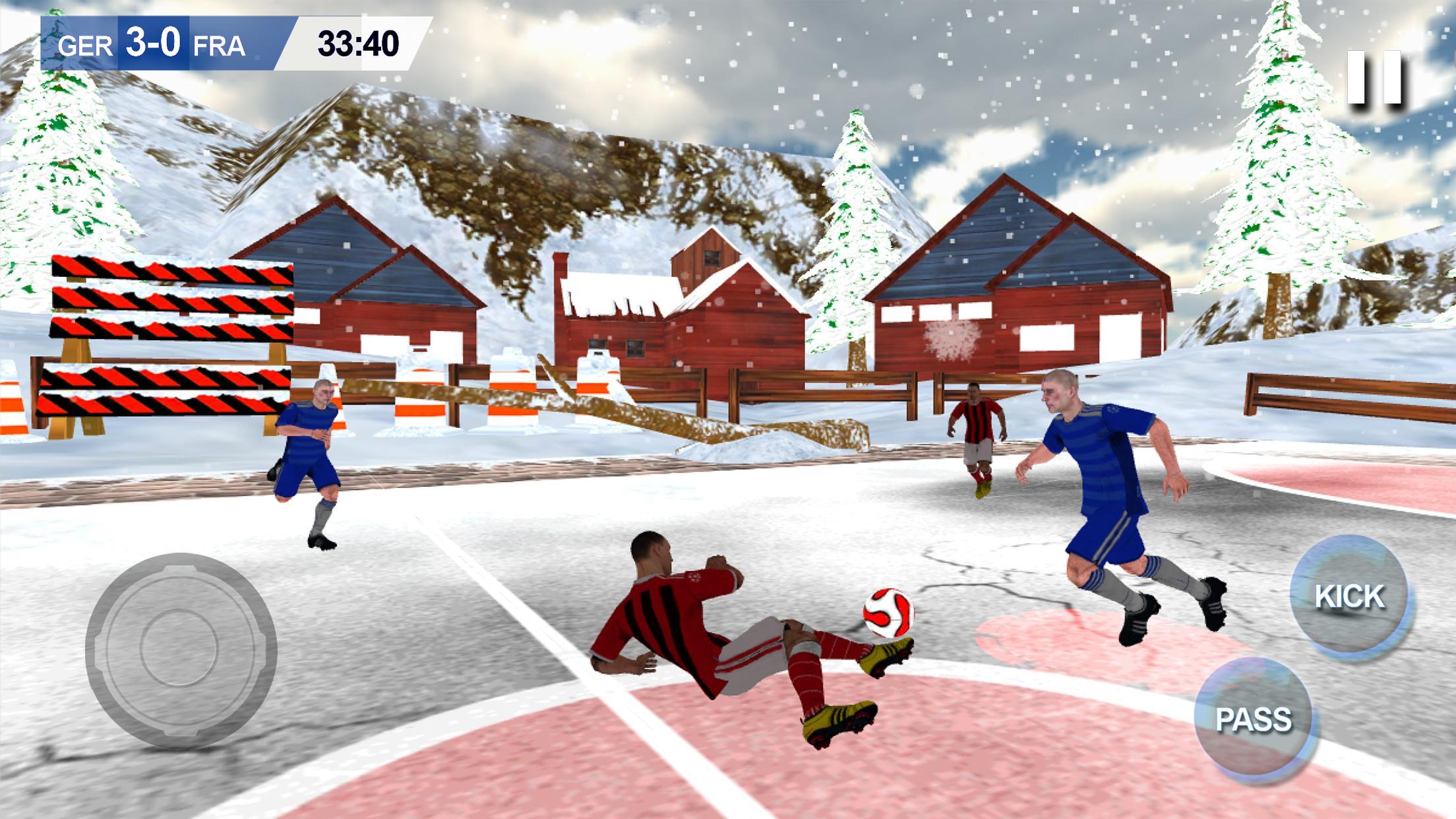Tap the KICK button
1456x819 pixels.
[x=1349, y=596]
